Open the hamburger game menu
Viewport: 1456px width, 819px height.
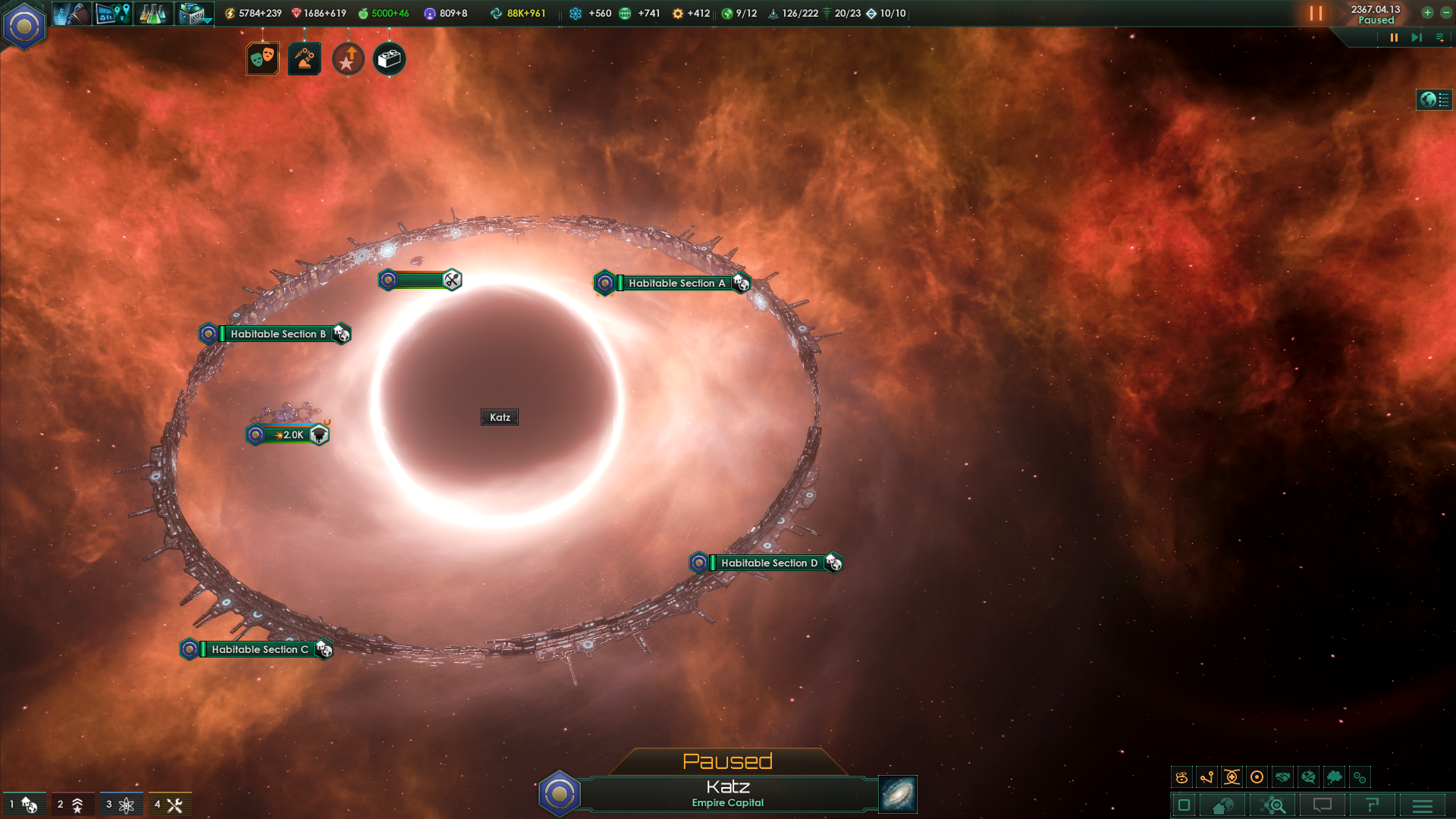click(1422, 805)
